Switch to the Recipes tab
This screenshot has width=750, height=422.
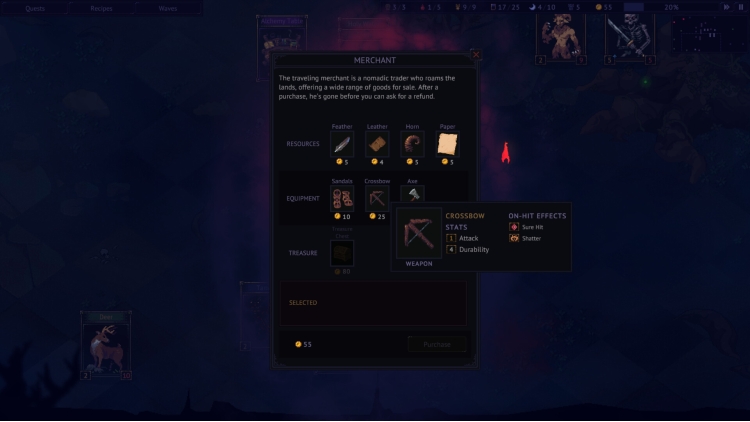point(101,8)
